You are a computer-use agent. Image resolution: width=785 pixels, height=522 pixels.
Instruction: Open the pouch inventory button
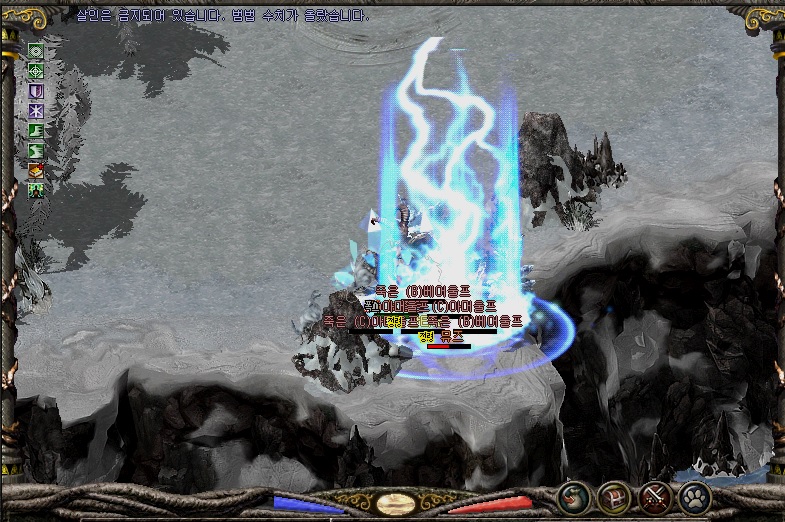click(x=574, y=496)
